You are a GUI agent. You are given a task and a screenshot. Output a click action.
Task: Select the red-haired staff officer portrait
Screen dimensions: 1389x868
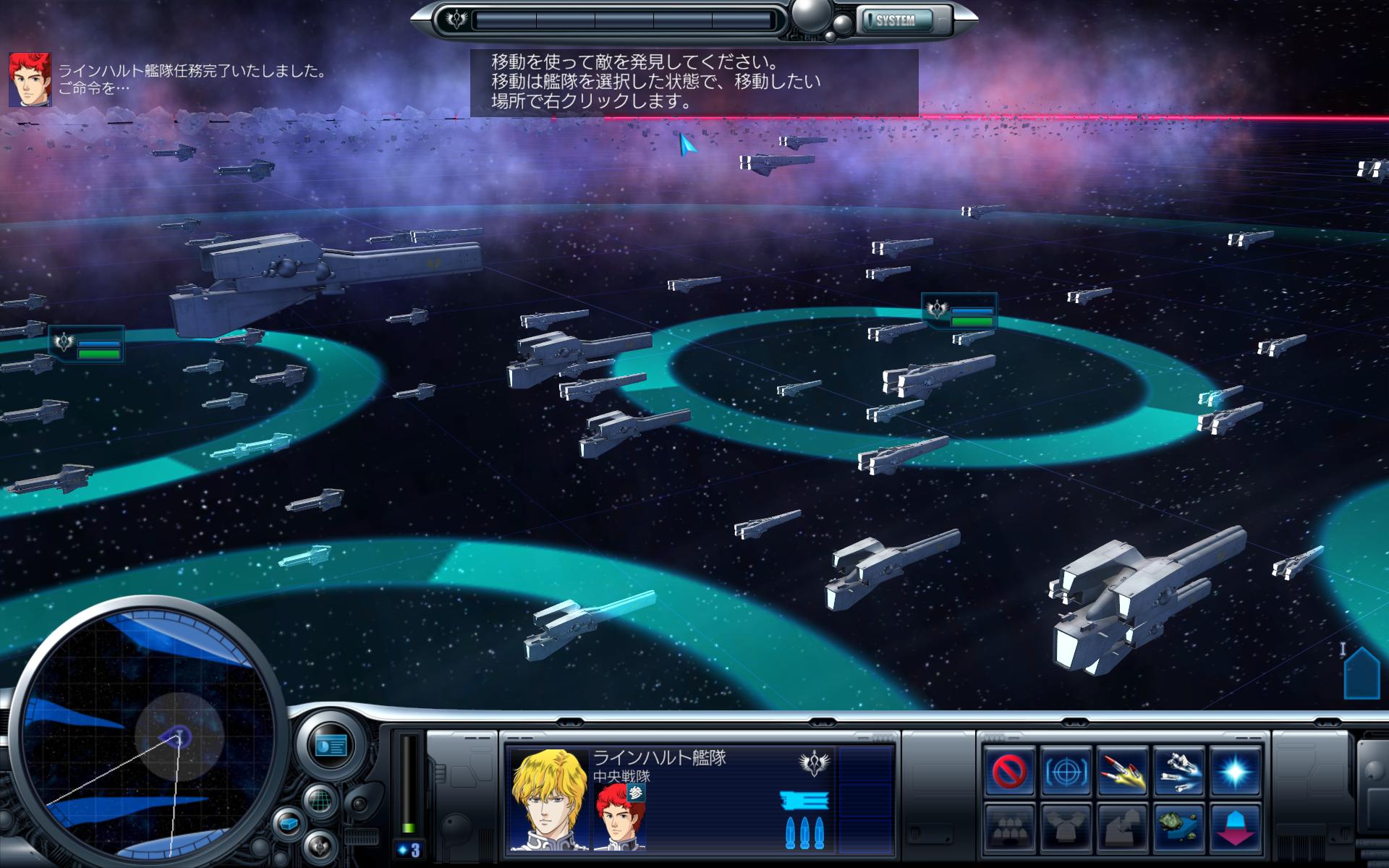tap(619, 816)
